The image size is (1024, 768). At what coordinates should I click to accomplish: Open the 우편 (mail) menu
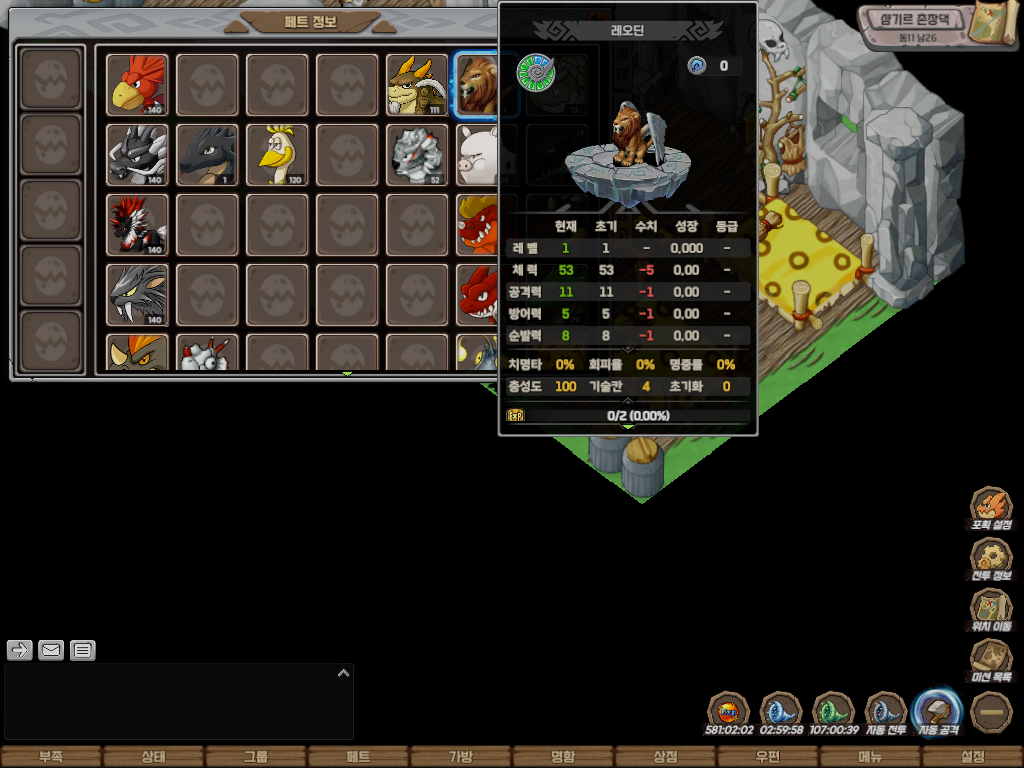point(767,757)
